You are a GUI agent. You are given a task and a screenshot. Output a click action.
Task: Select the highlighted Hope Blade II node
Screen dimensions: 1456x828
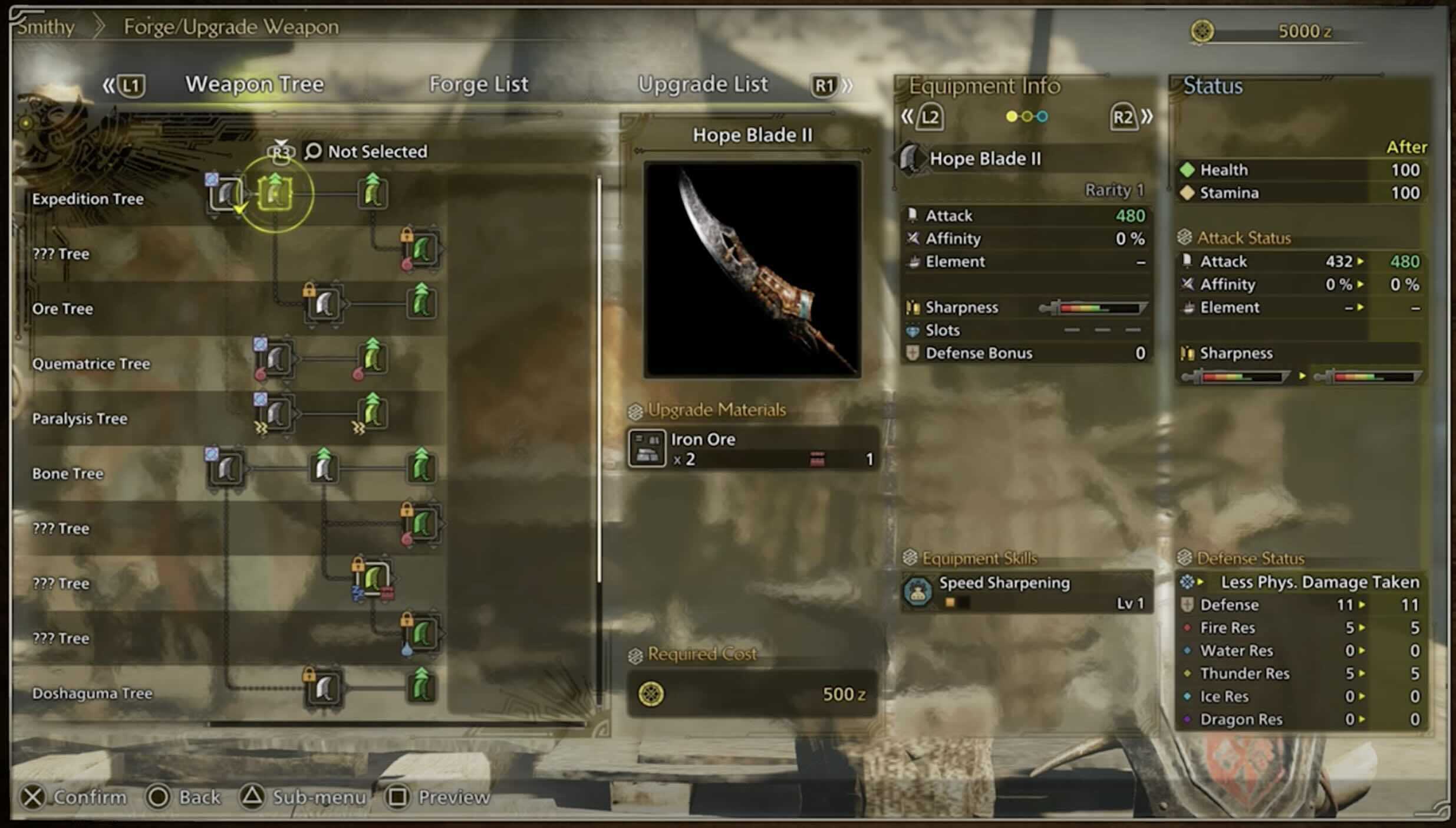pos(275,193)
